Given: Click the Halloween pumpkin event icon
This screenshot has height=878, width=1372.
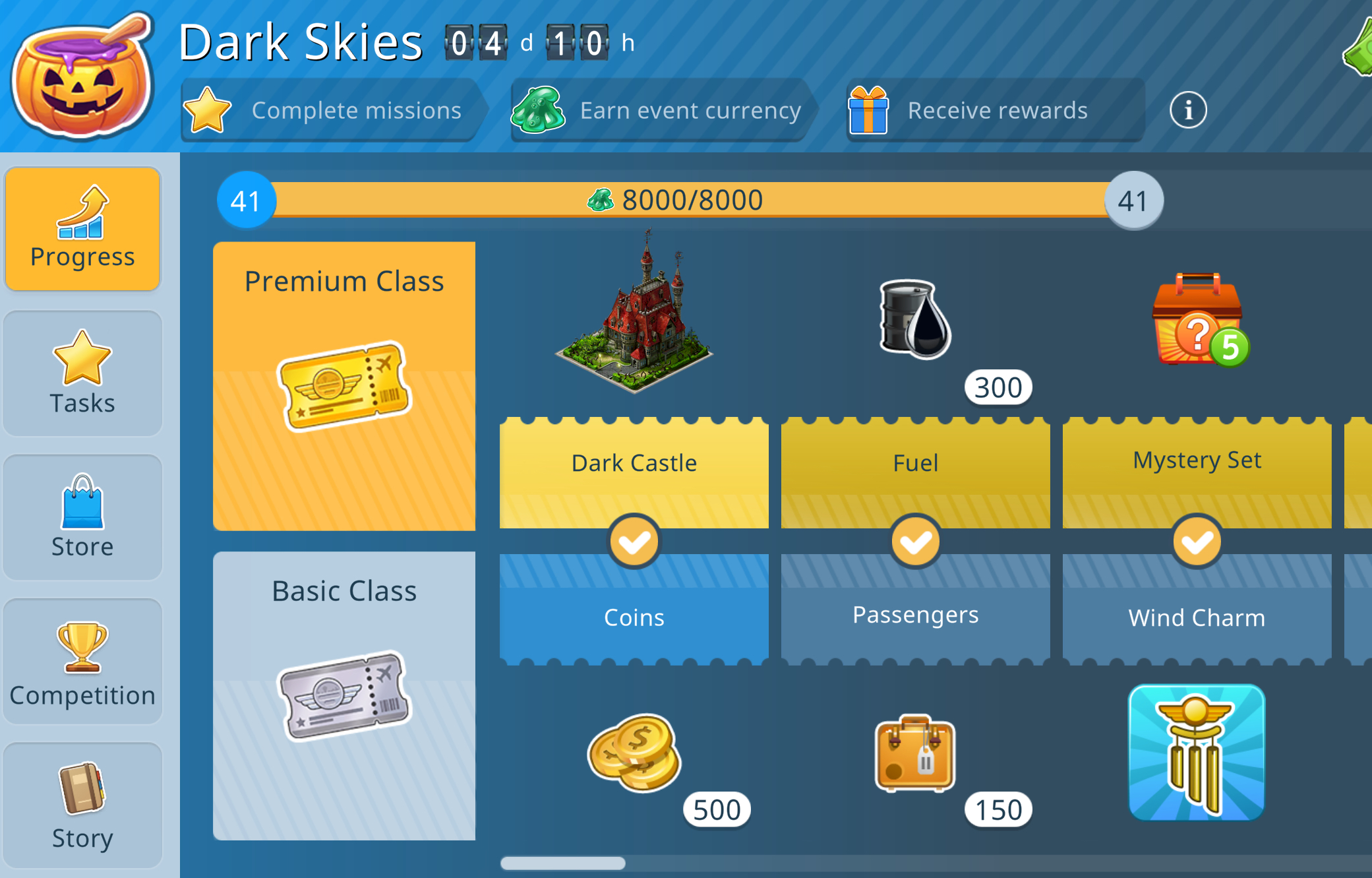Looking at the screenshot, I should [x=82, y=76].
